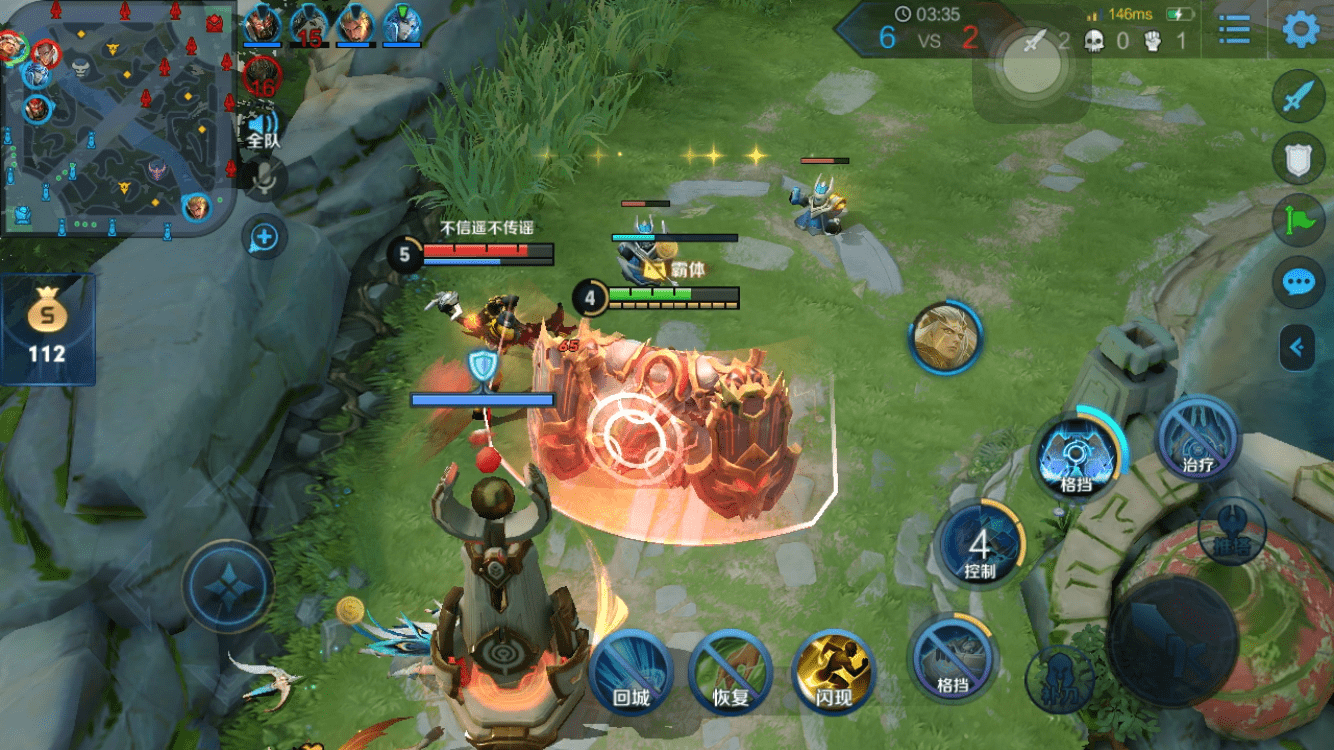
Task: Activate the 闪现 flash spell
Action: point(833,672)
